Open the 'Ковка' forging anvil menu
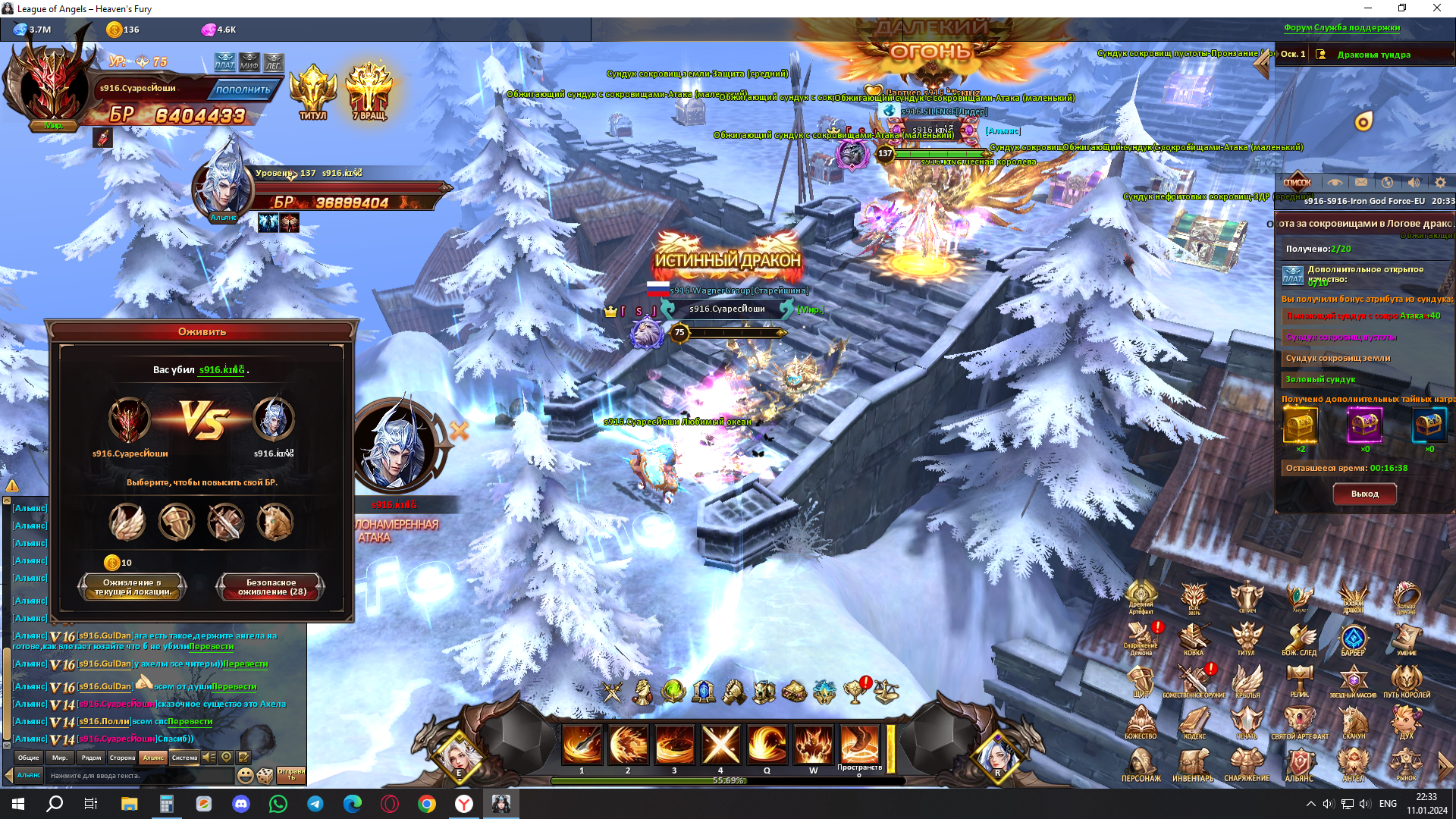This screenshot has height=819, width=1456. coord(1194,639)
